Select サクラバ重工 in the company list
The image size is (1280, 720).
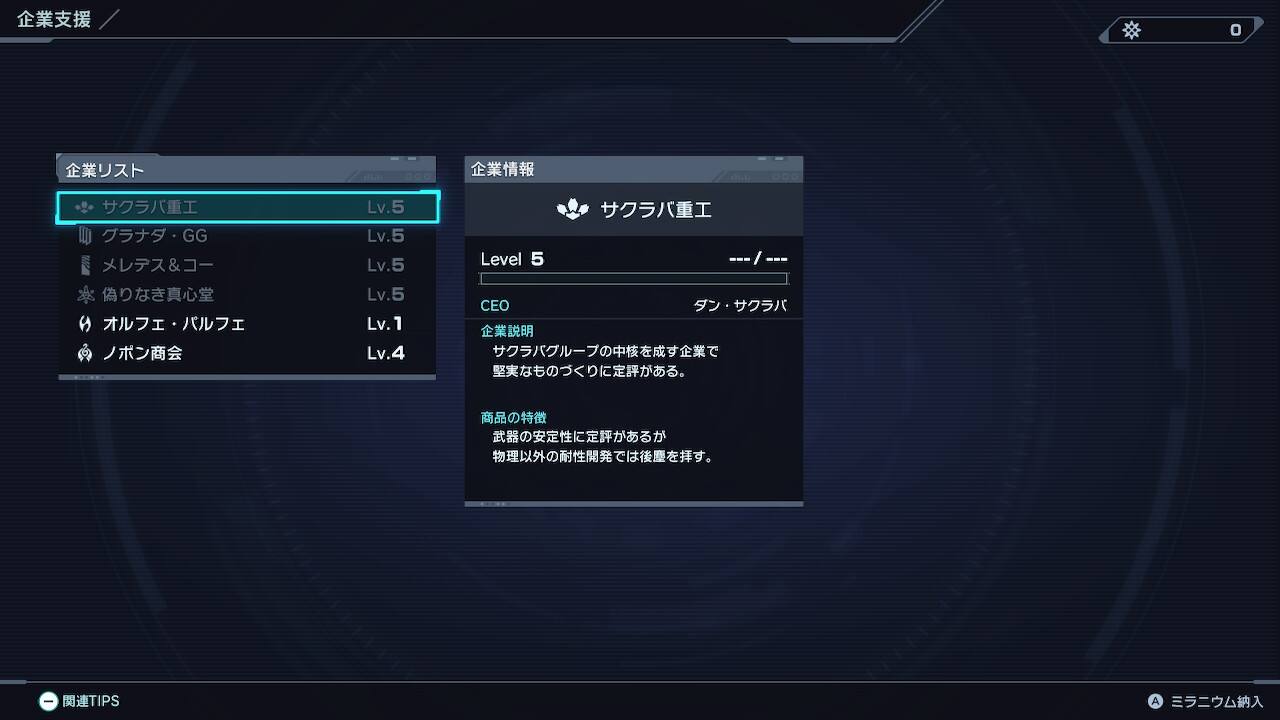point(247,207)
